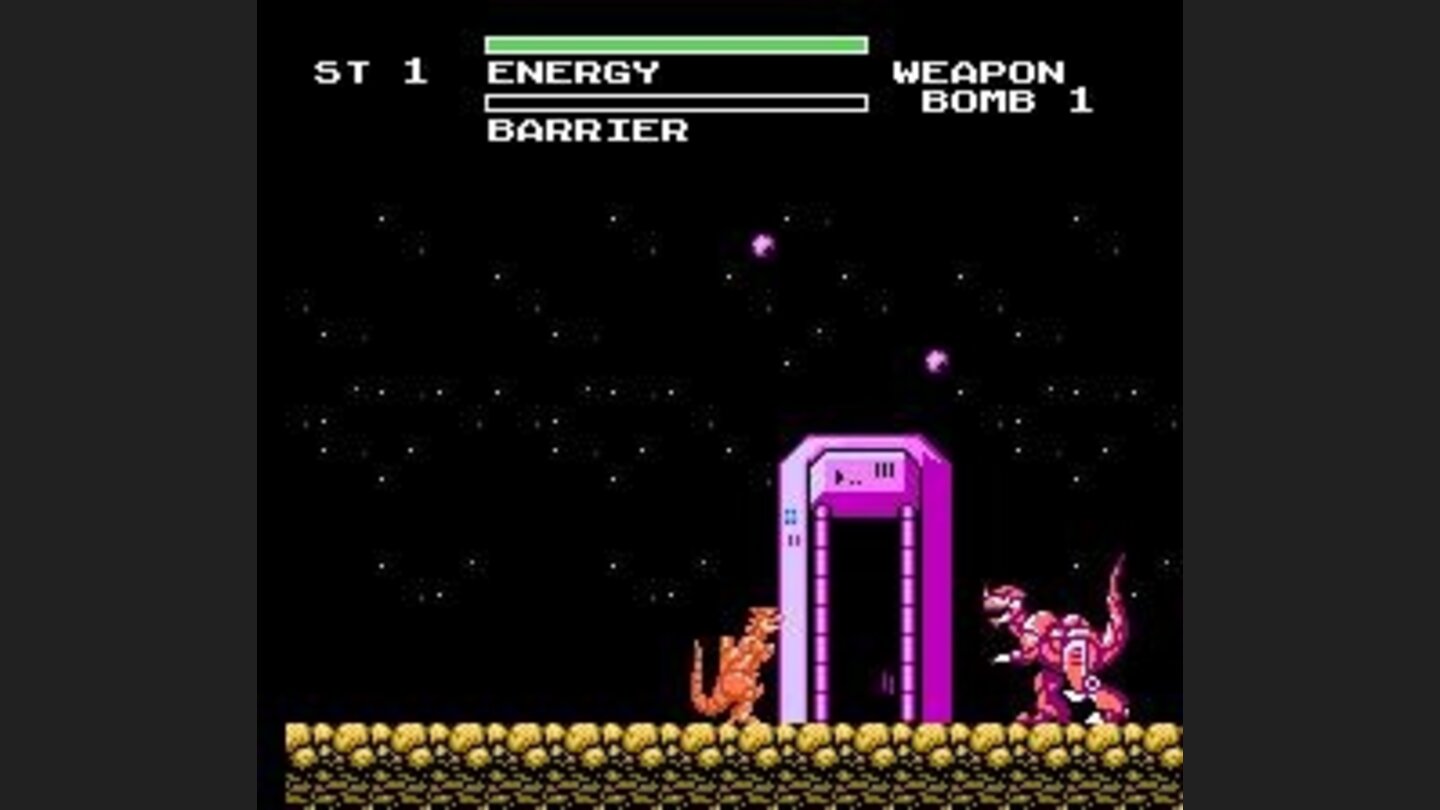Click the arrow symbol on the gate's control panel
This screenshot has width=1440, height=810.
coord(837,475)
